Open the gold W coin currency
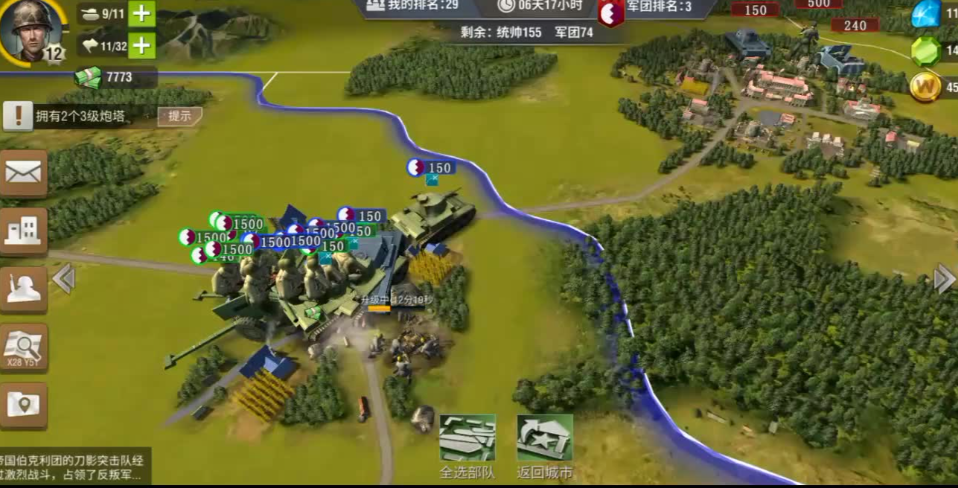The height and width of the screenshot is (488, 958). point(926,86)
